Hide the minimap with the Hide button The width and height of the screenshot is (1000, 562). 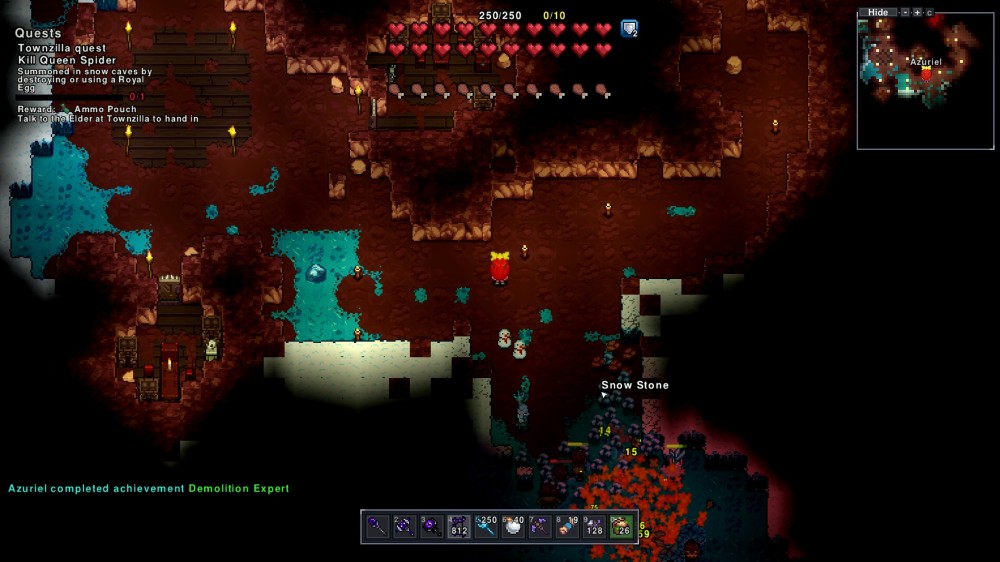[x=878, y=12]
